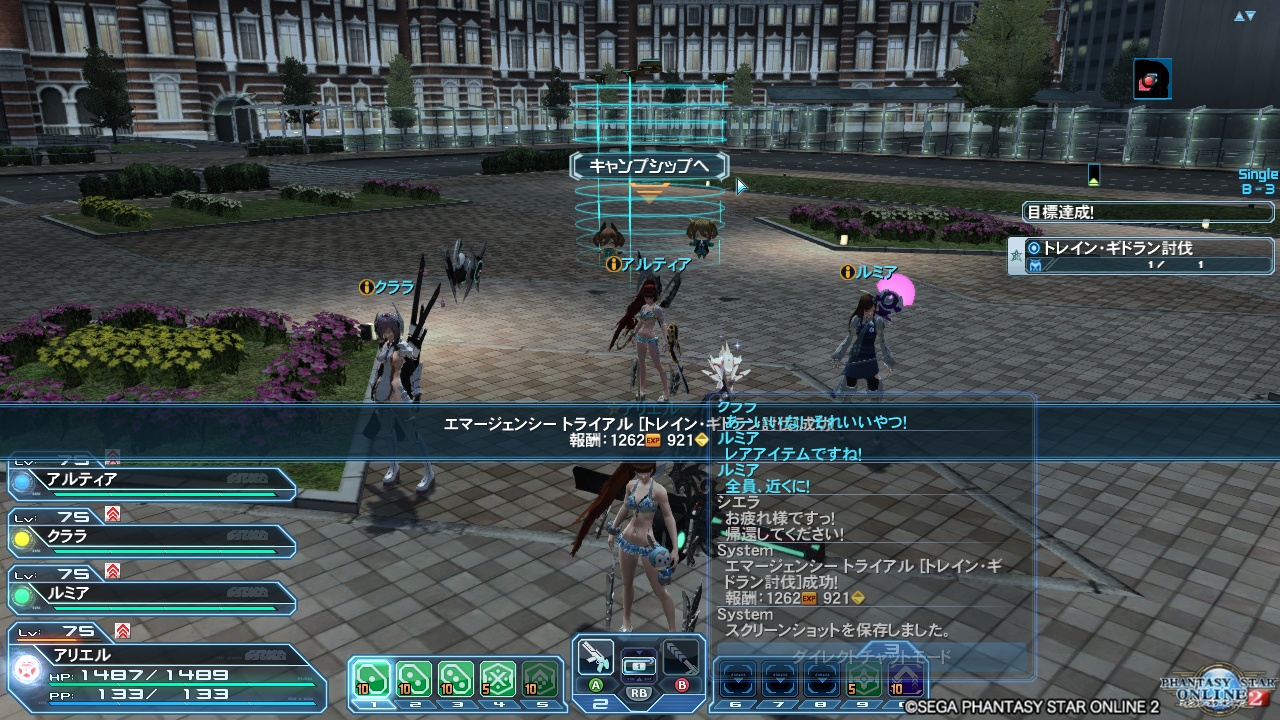Use the monomate in subpalette slot 1
Screen dimensions: 1280x720
[370, 676]
